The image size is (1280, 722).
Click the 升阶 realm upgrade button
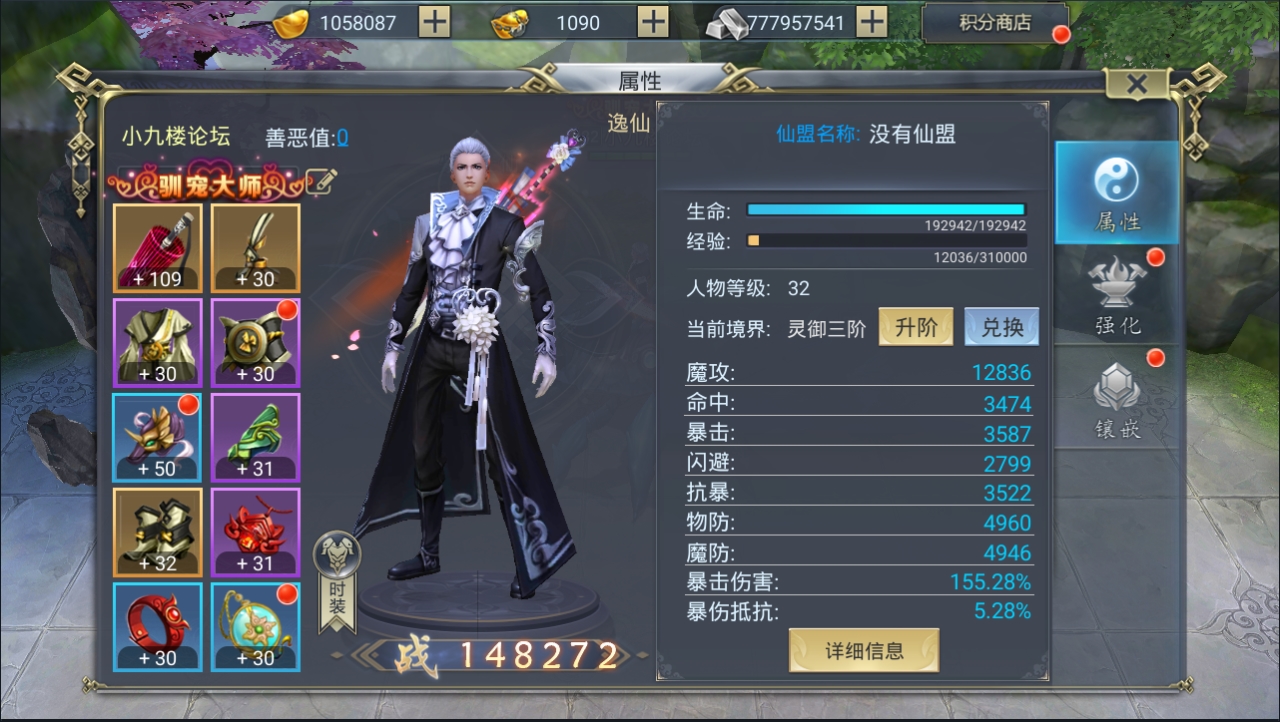pos(915,328)
